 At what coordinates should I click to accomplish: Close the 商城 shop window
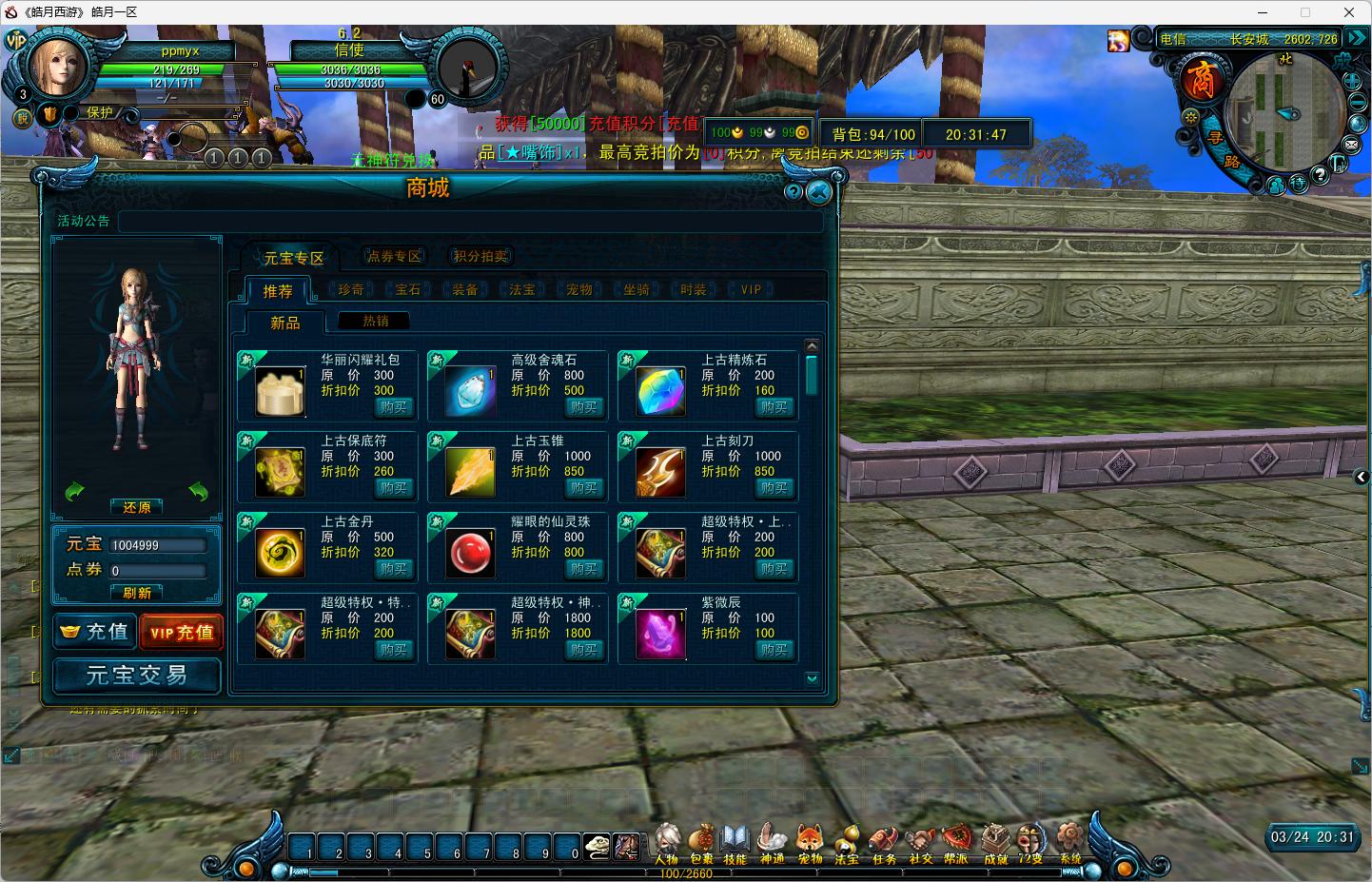tap(818, 193)
